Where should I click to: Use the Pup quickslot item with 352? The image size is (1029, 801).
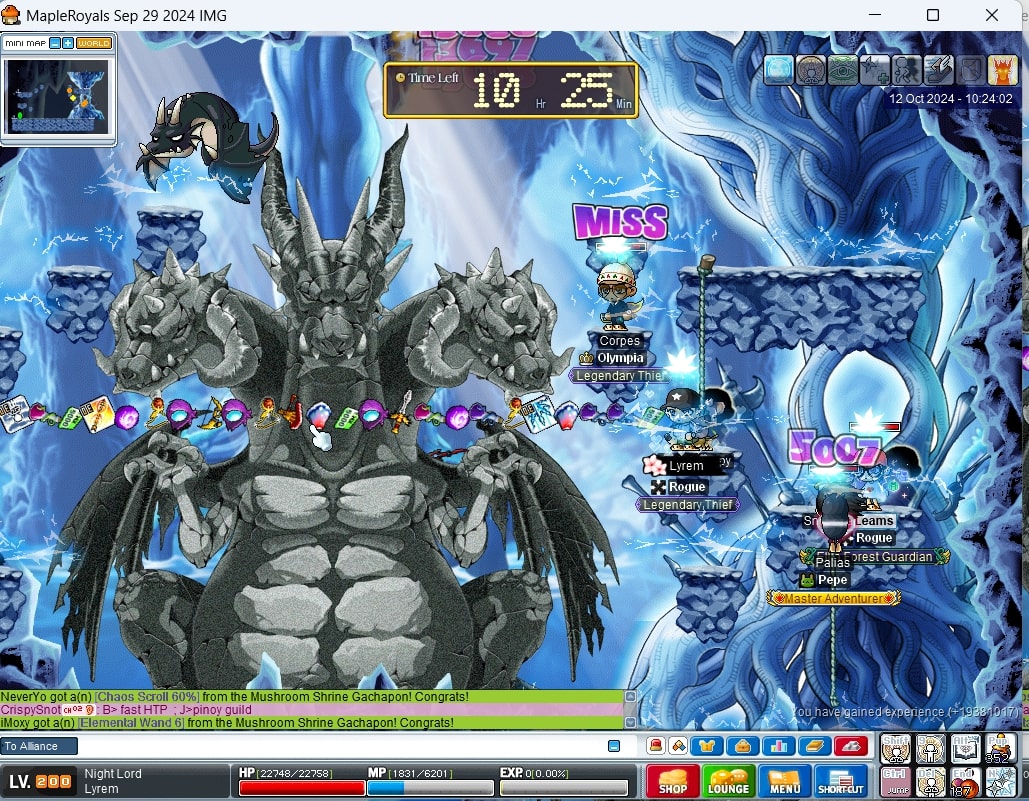pos(1000,748)
